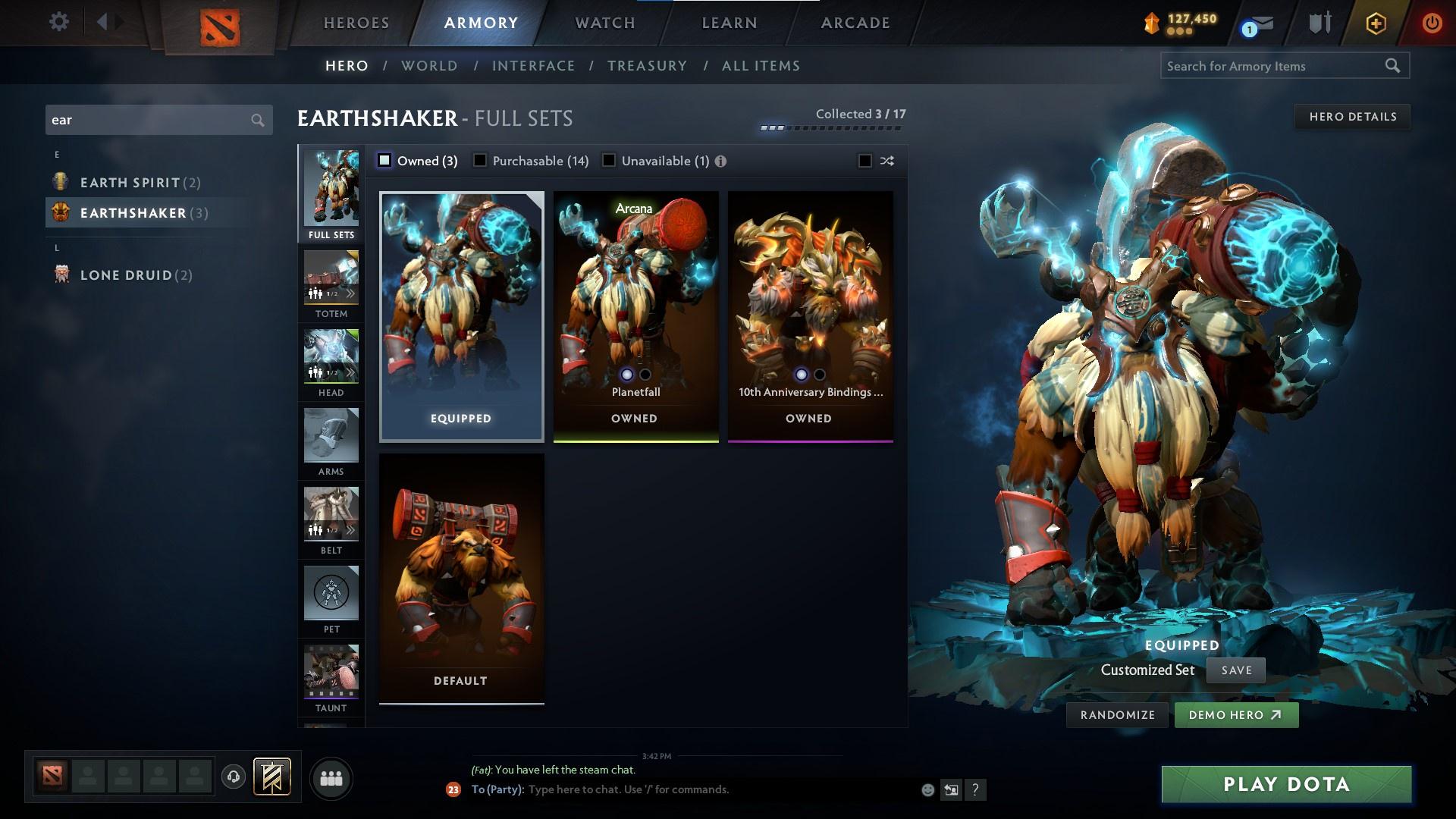Screen dimensions: 1456x819
Task: Click the Collected 3/17 progress bar
Action: pyautogui.click(x=830, y=127)
